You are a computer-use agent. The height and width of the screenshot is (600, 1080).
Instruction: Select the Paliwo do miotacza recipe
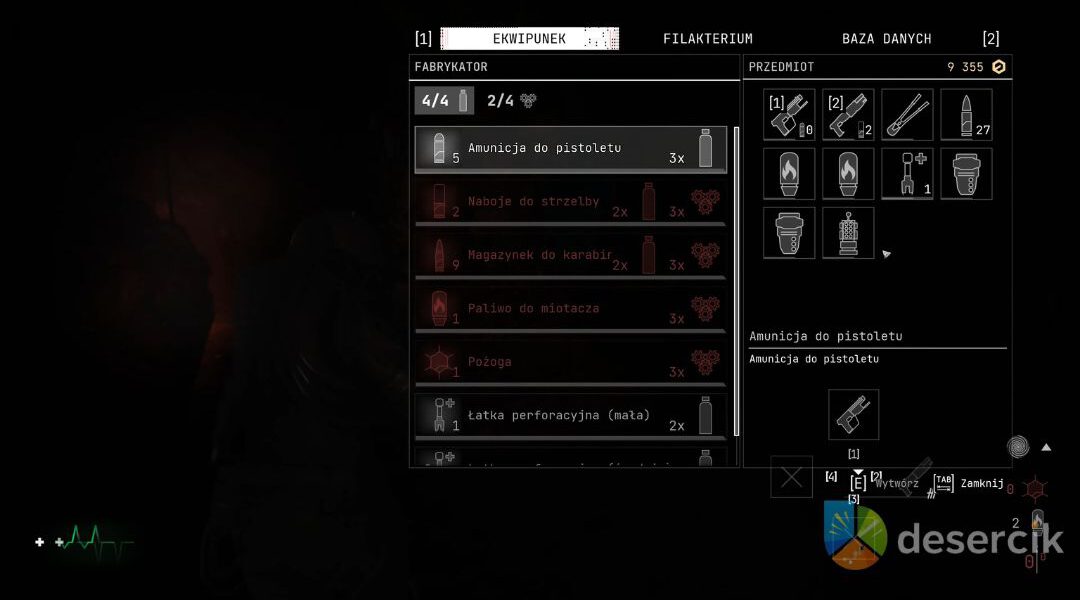tap(571, 309)
